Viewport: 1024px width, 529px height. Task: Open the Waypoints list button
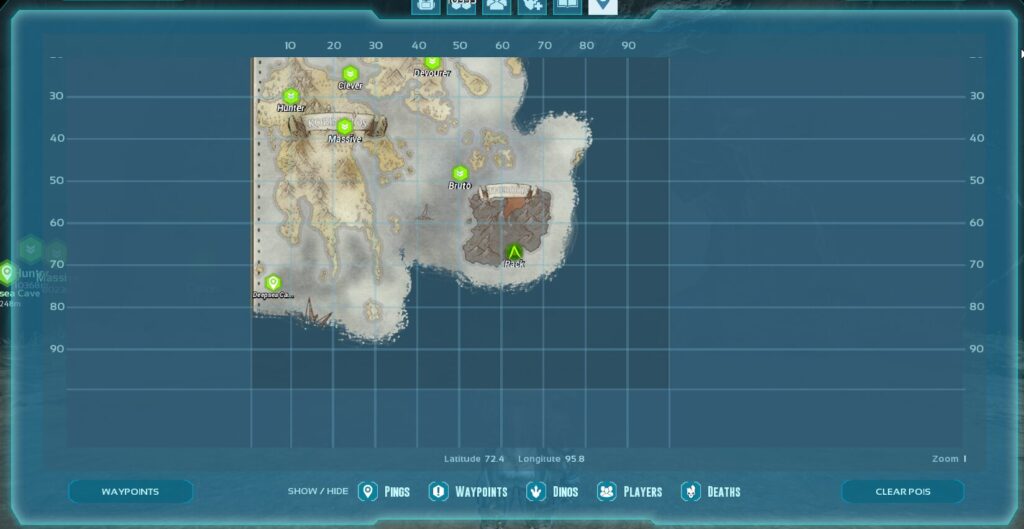click(130, 491)
